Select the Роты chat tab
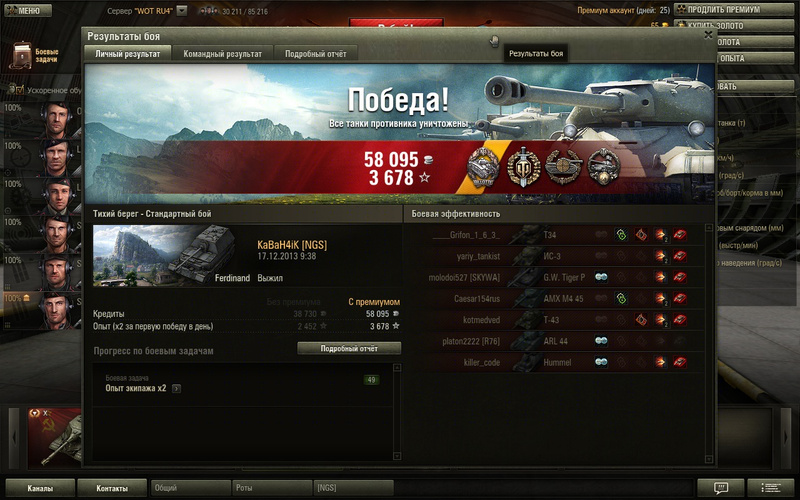 point(270,488)
